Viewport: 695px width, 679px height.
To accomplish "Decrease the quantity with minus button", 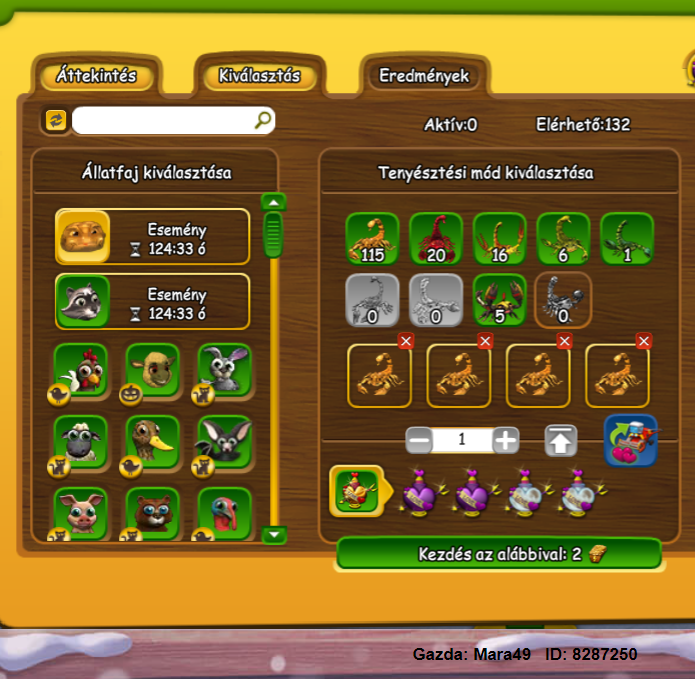I will [x=419, y=440].
